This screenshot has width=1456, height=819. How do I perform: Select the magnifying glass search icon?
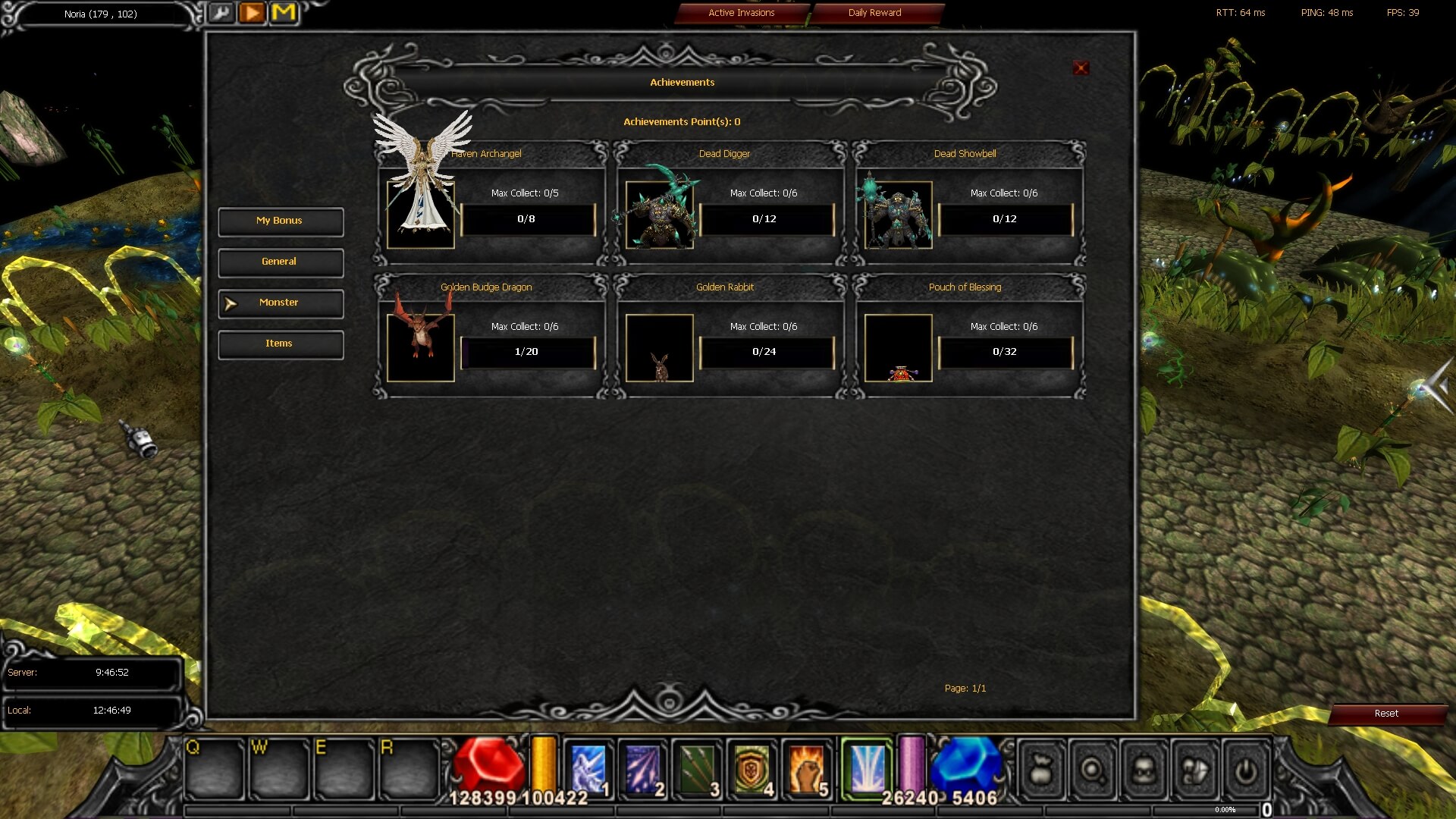point(1092,771)
